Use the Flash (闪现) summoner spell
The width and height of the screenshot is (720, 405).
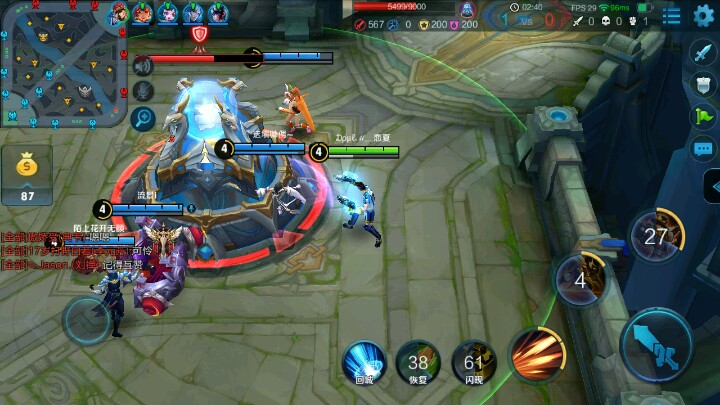473,360
